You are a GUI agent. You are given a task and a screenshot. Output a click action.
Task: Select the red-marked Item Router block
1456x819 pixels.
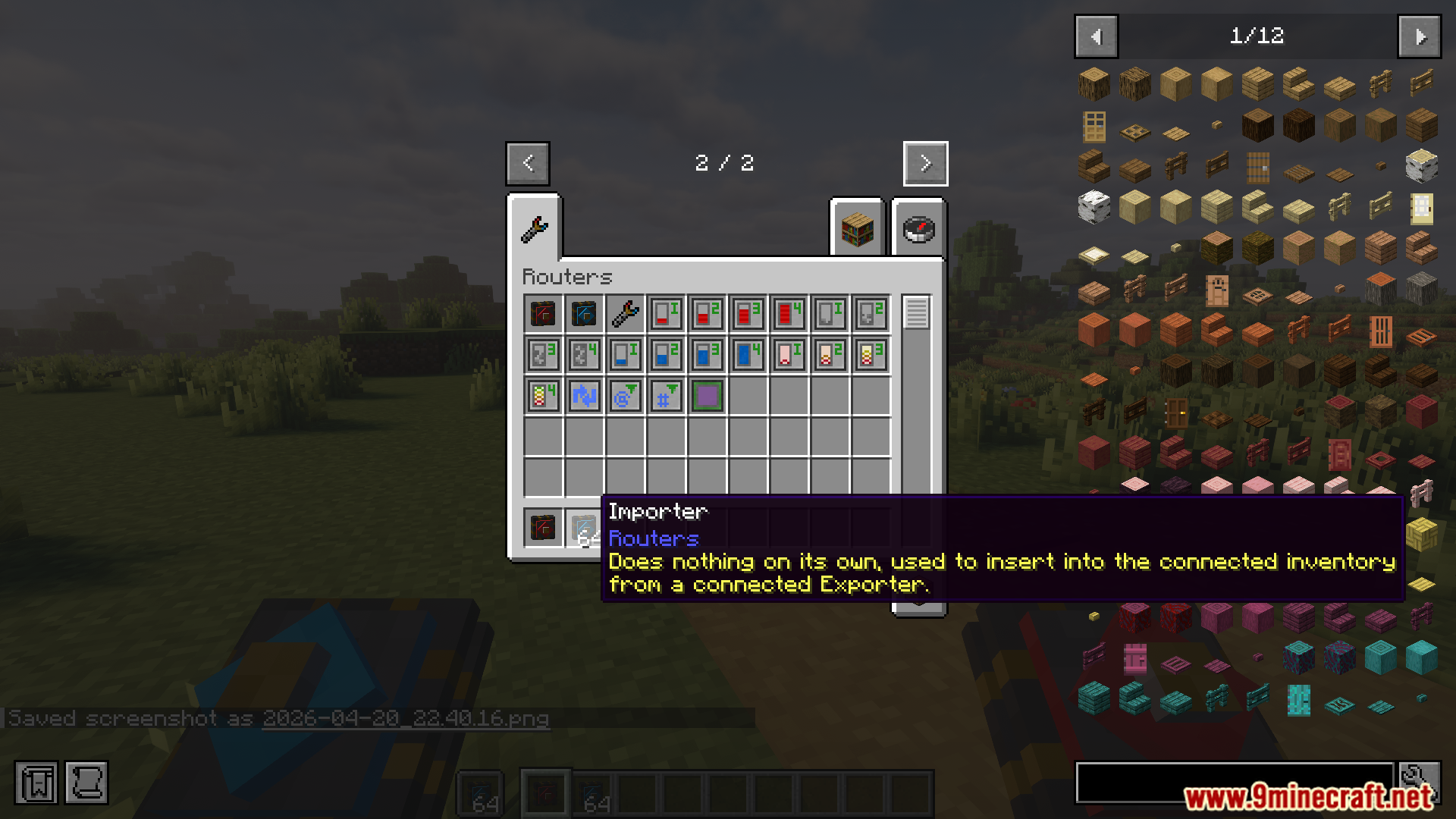pyautogui.click(x=542, y=313)
